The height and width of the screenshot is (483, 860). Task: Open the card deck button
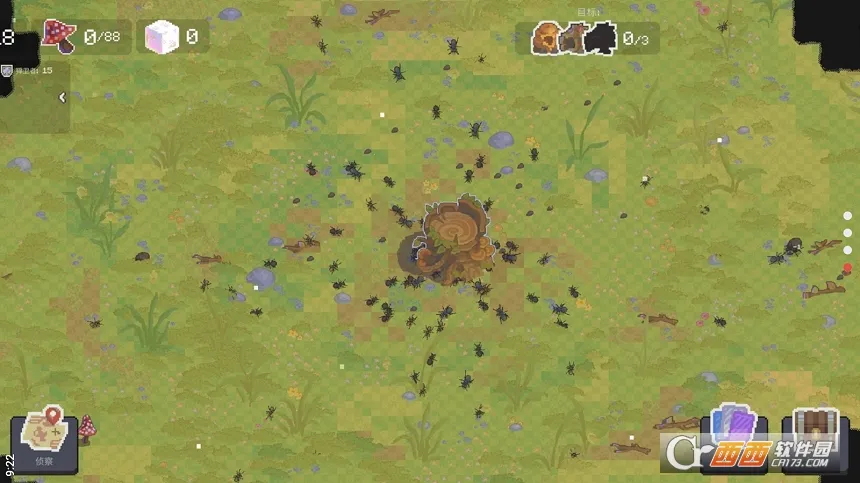(735, 428)
